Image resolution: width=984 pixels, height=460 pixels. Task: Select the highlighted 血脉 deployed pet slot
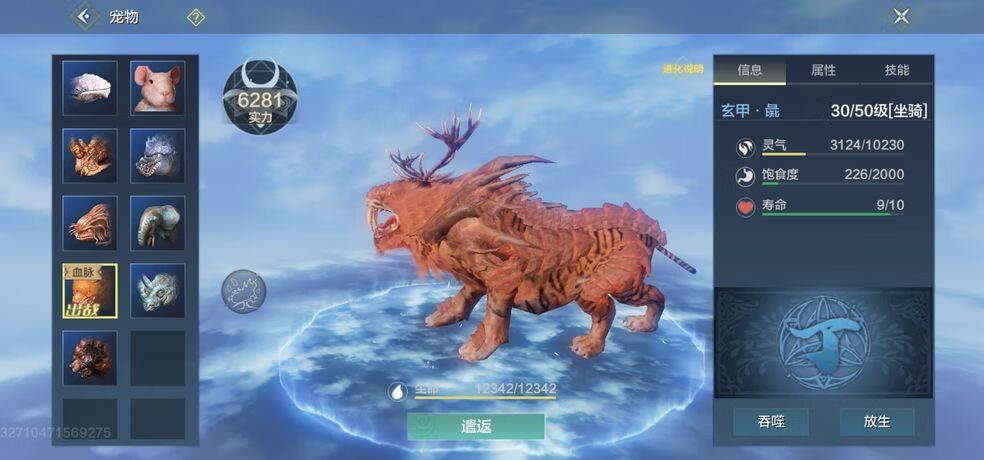coord(90,291)
